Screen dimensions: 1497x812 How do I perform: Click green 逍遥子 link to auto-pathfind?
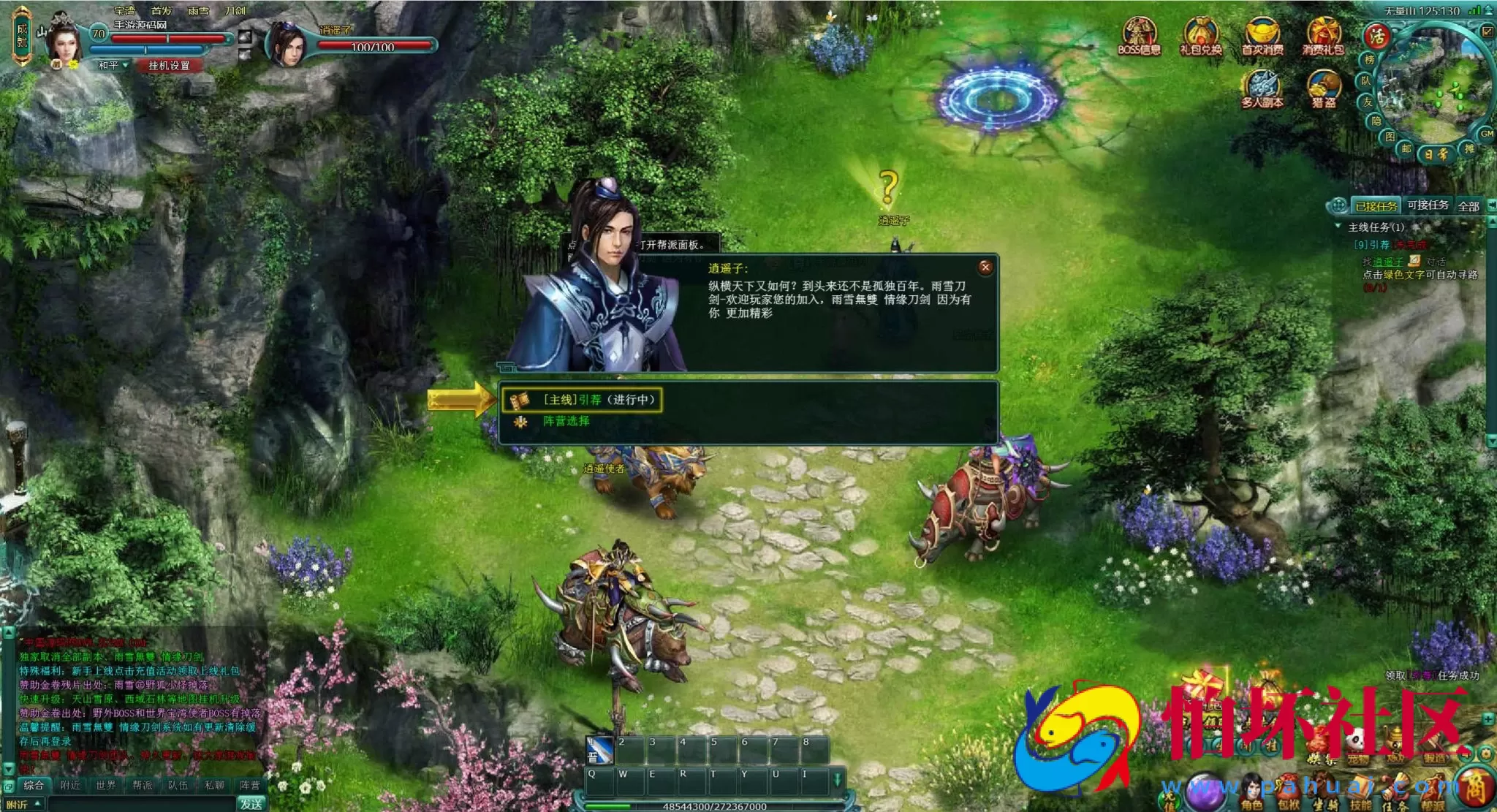point(1388,262)
